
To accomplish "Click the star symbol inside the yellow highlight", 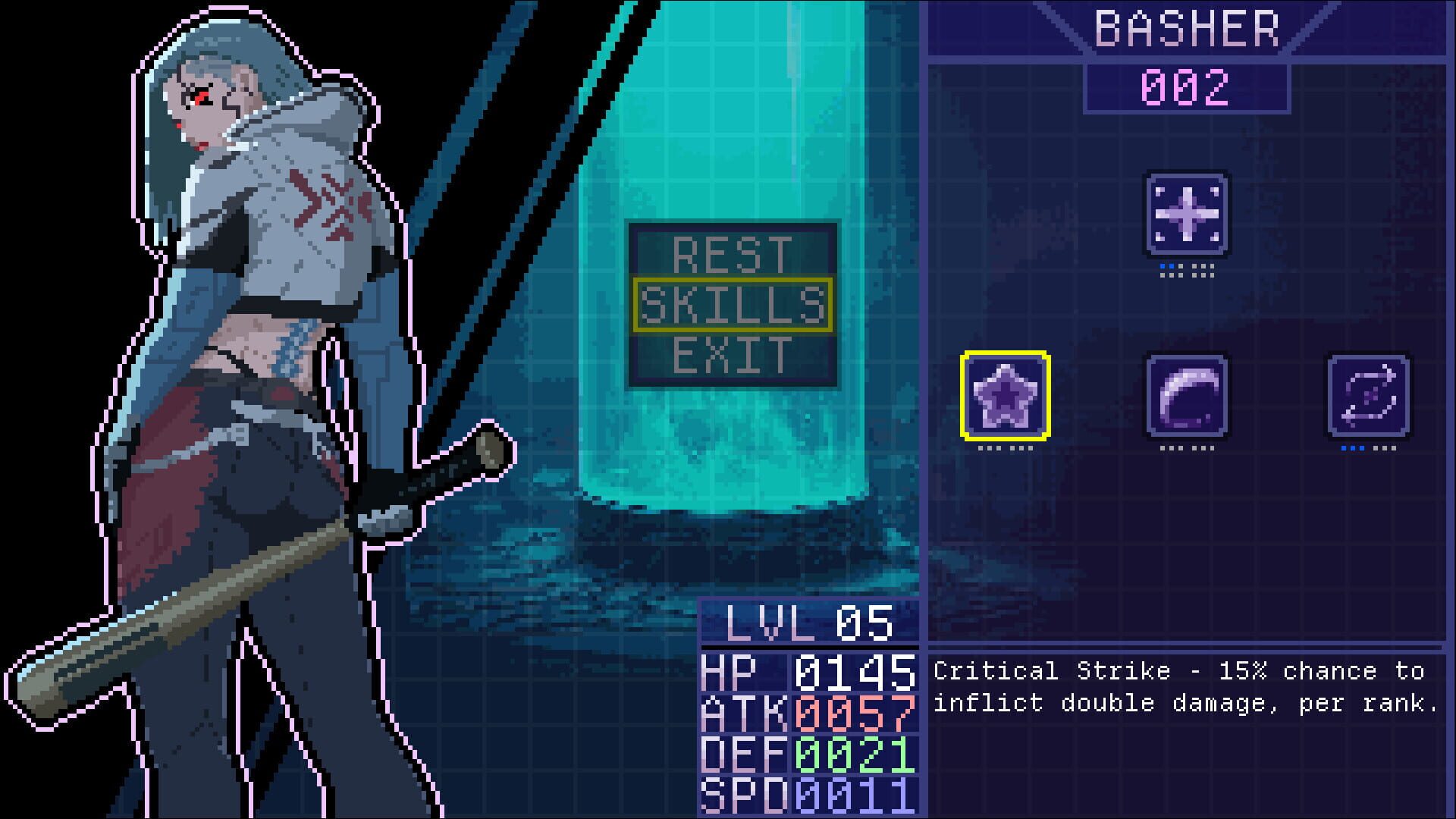I will [x=1006, y=397].
